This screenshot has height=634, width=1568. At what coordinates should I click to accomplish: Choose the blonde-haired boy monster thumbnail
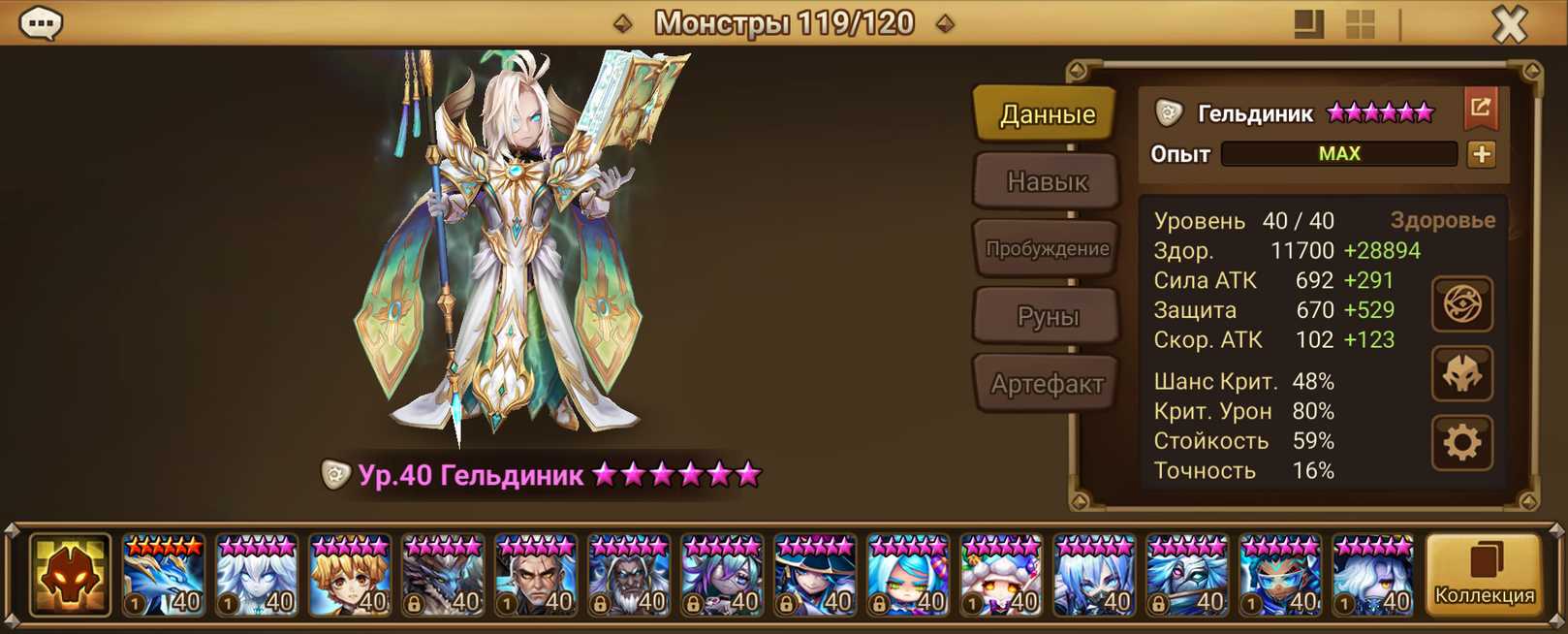[349, 576]
